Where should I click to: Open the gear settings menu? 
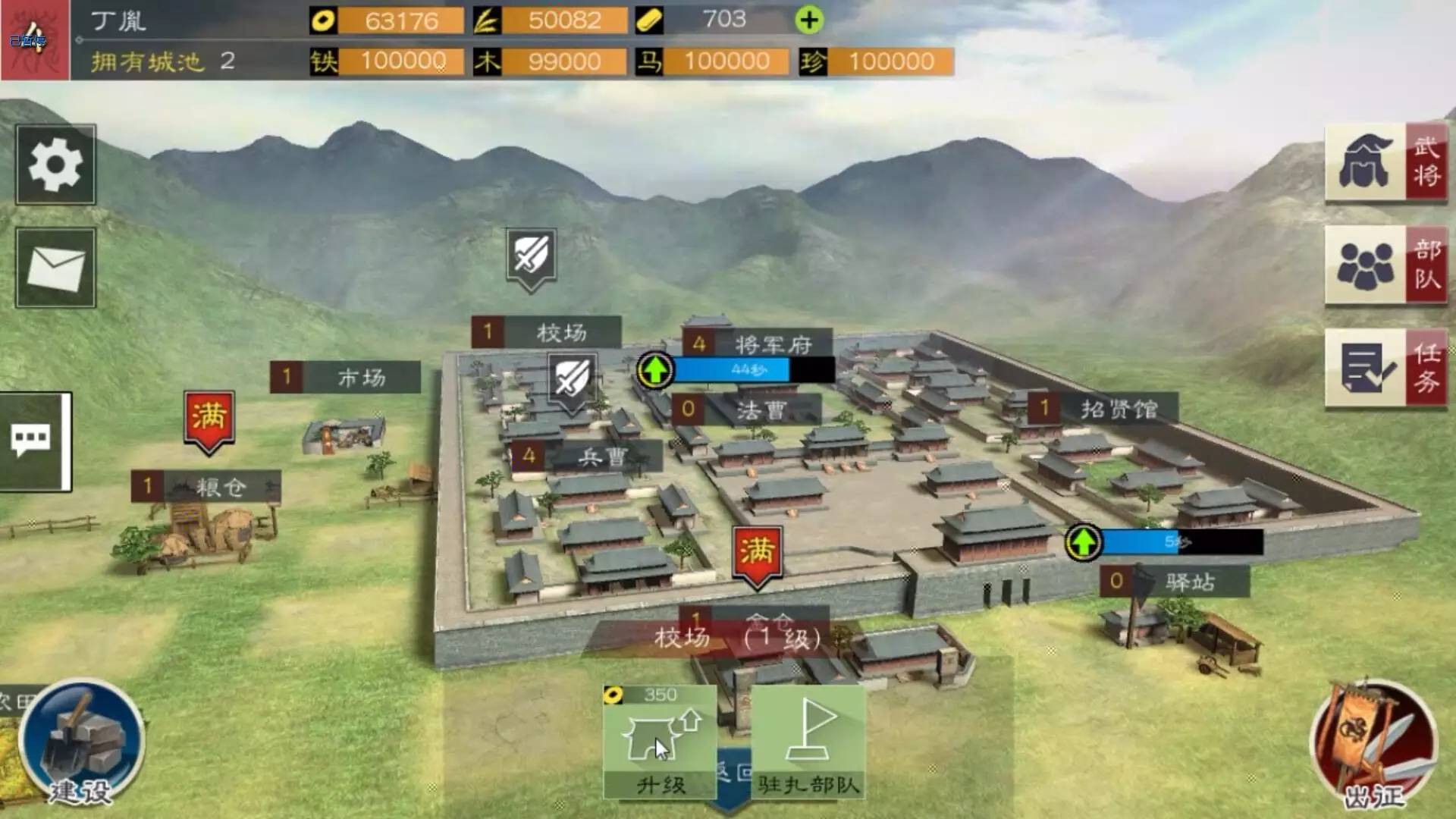pyautogui.click(x=55, y=165)
